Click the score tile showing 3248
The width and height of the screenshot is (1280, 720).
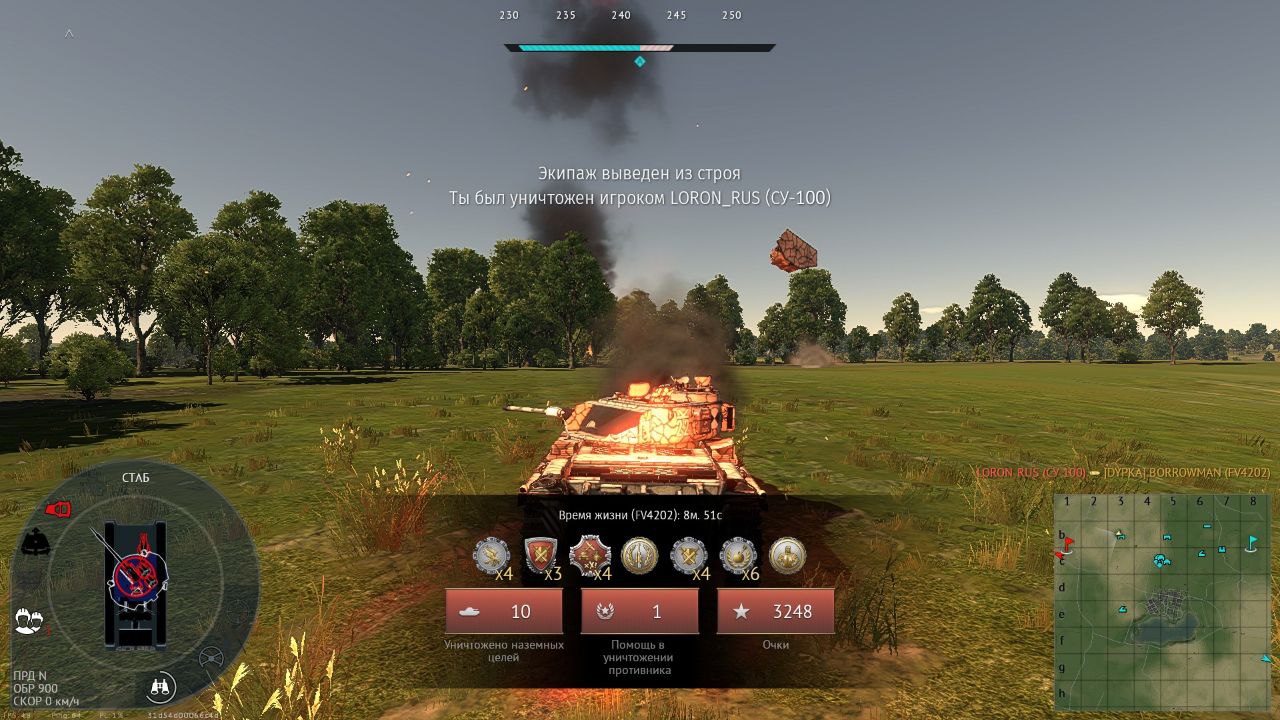775,611
